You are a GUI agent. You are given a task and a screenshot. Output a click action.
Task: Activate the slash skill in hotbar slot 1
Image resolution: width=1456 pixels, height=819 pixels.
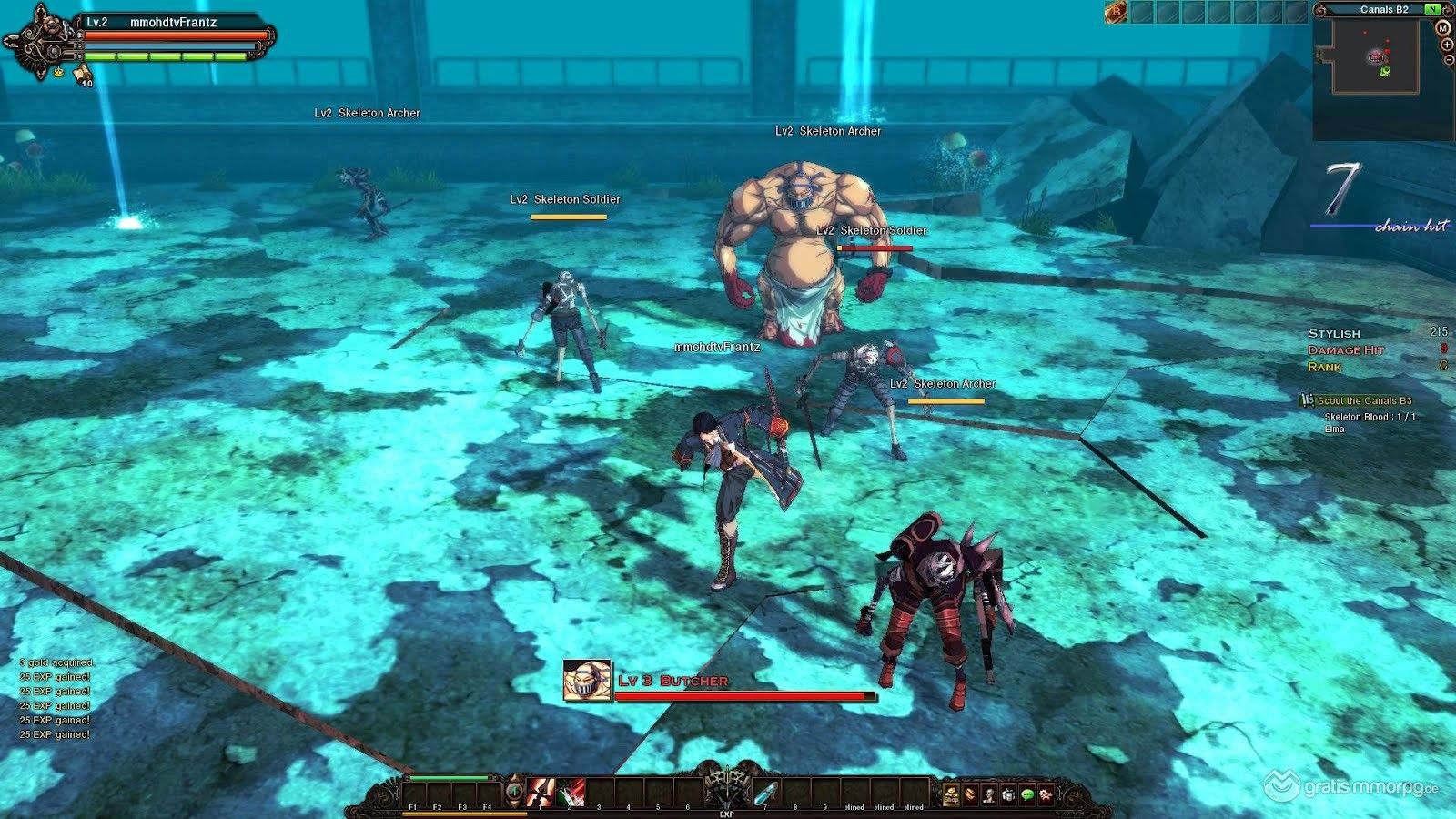click(541, 792)
